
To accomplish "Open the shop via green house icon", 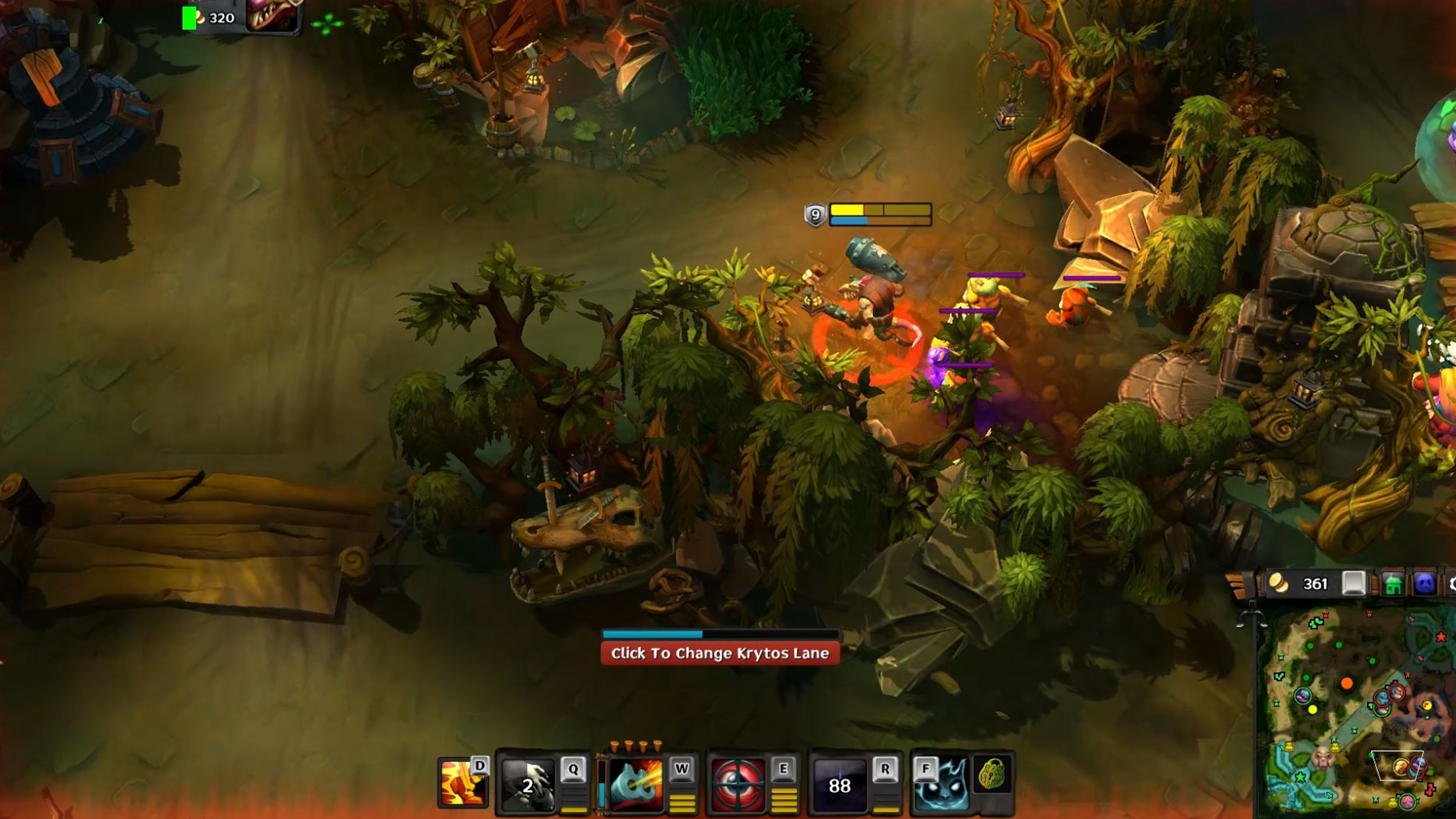I will coord(1392,584).
